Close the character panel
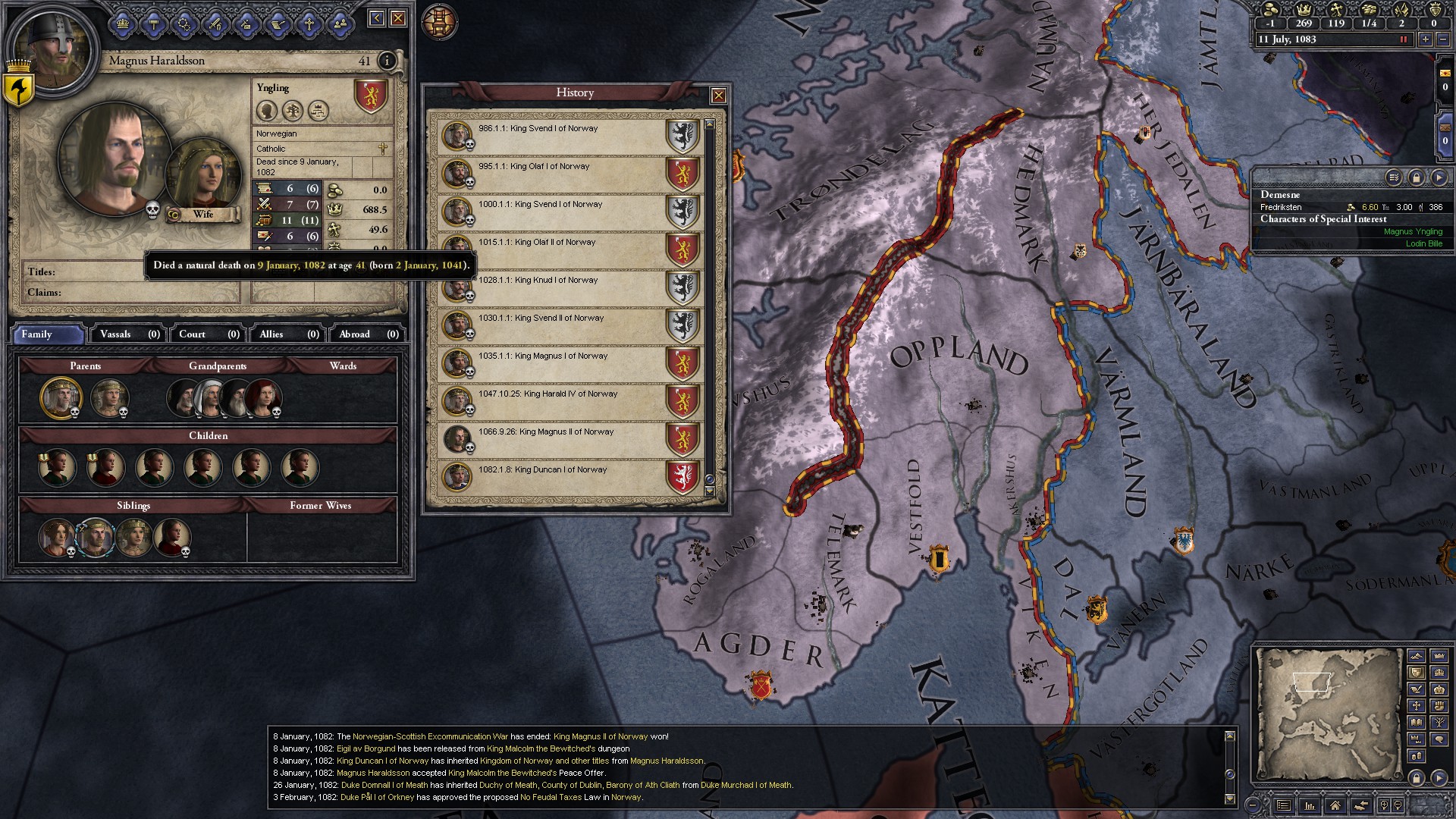Screen dimensions: 1456x819 398,18
